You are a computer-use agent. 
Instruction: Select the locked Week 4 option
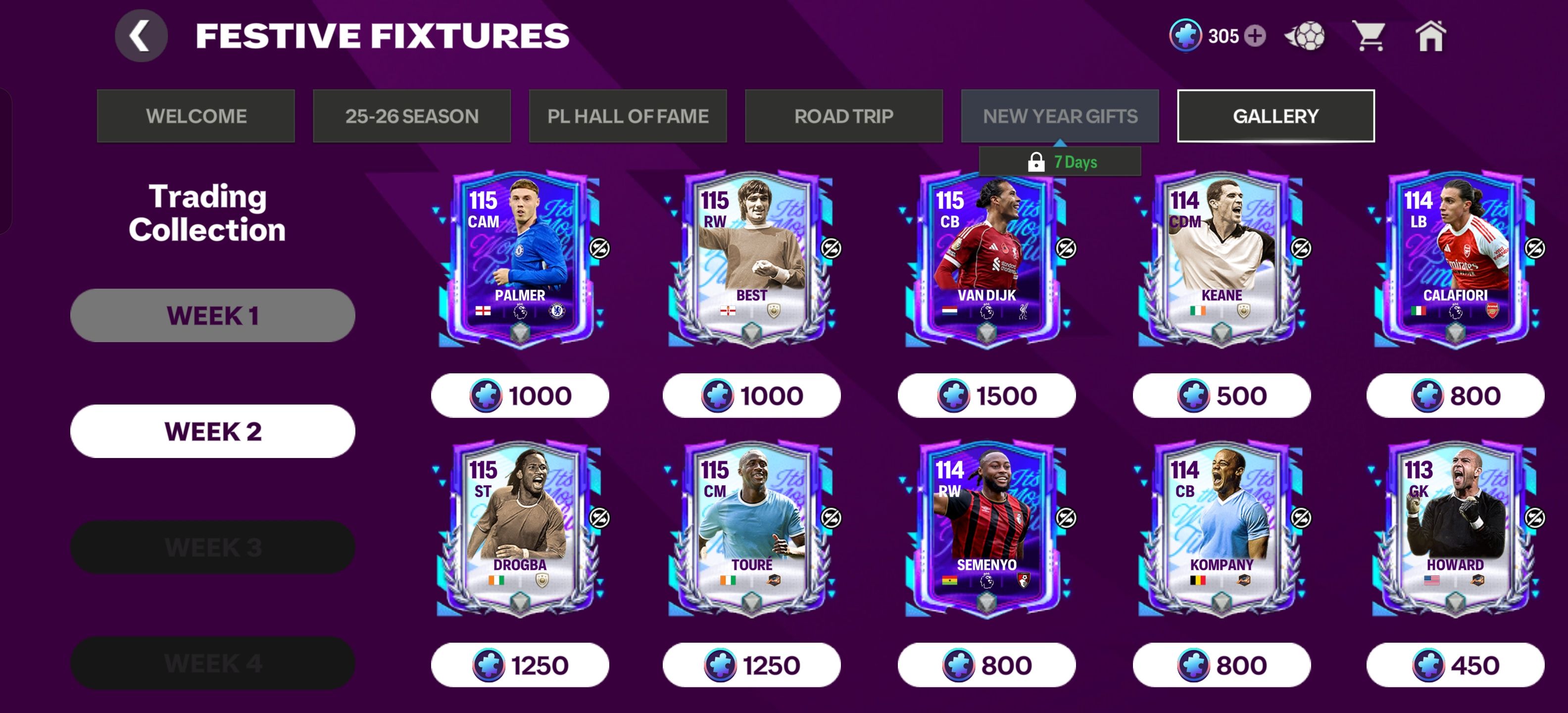212,662
